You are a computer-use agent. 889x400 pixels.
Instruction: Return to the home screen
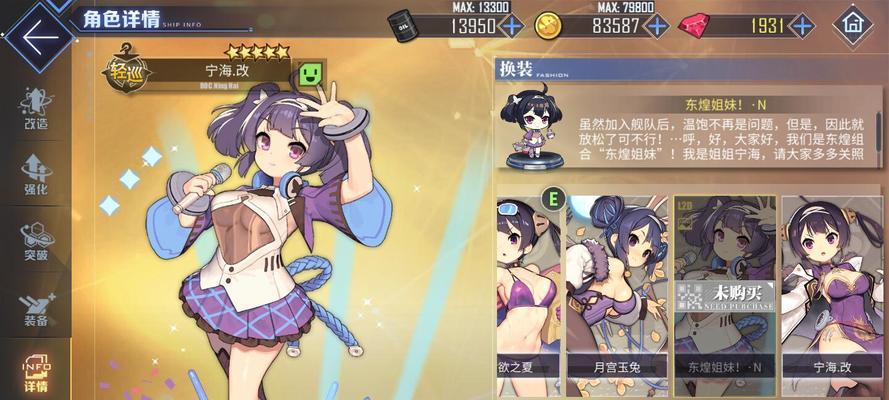tap(852, 23)
